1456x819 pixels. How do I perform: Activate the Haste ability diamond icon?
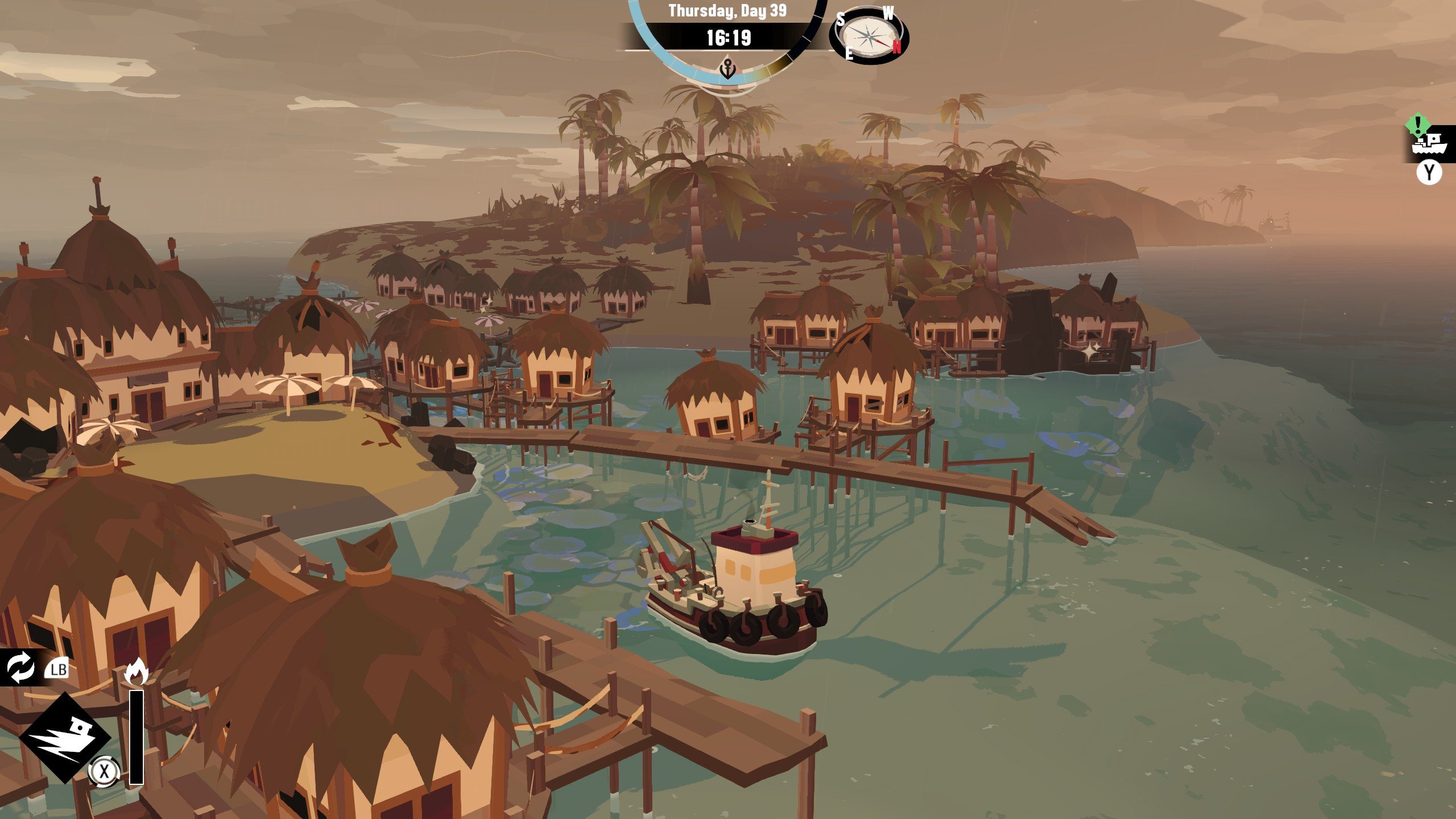tap(65, 737)
